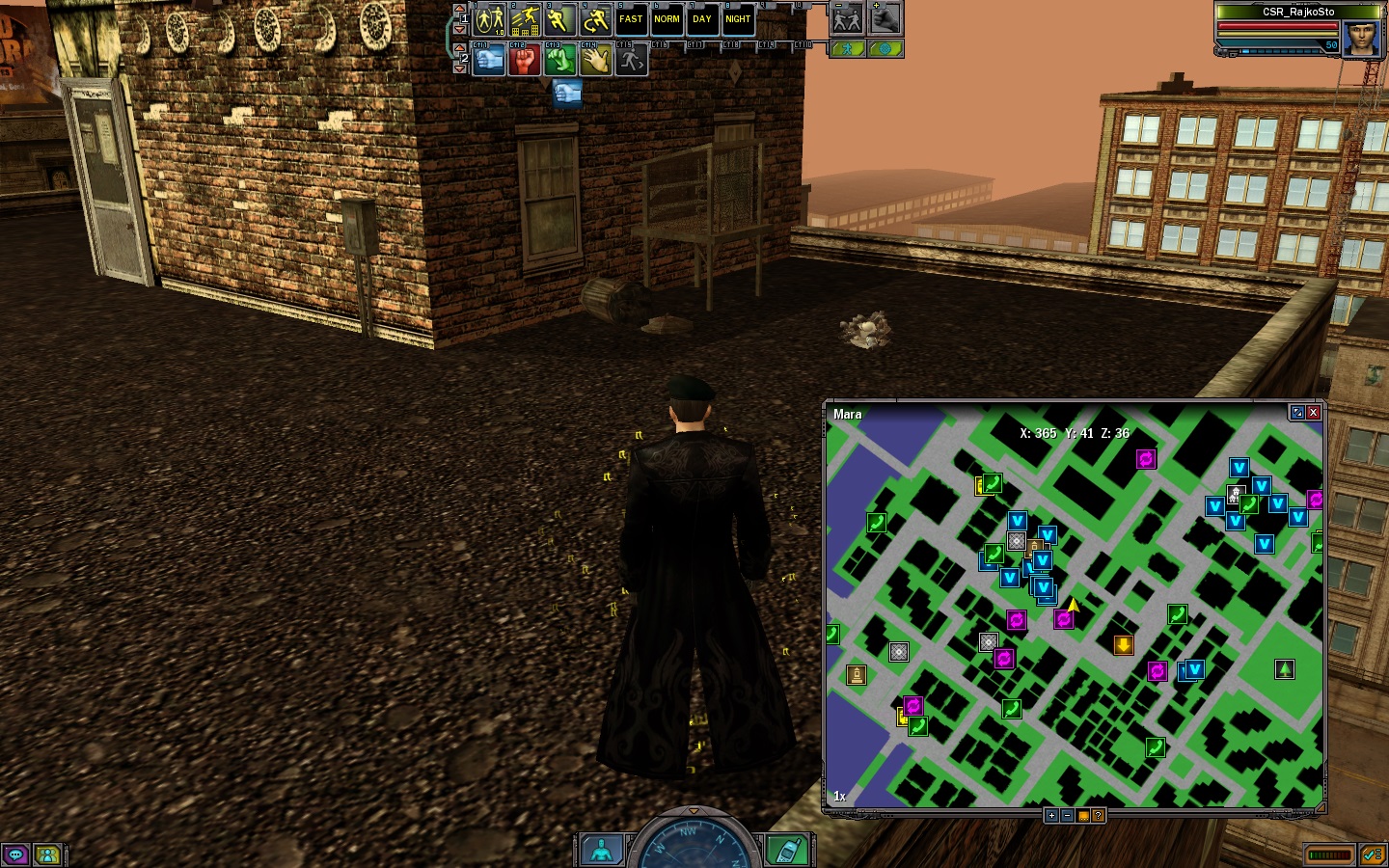Image resolution: width=1389 pixels, height=868 pixels.
Task: Toggle the fist combat stance icon
Action: [885, 19]
